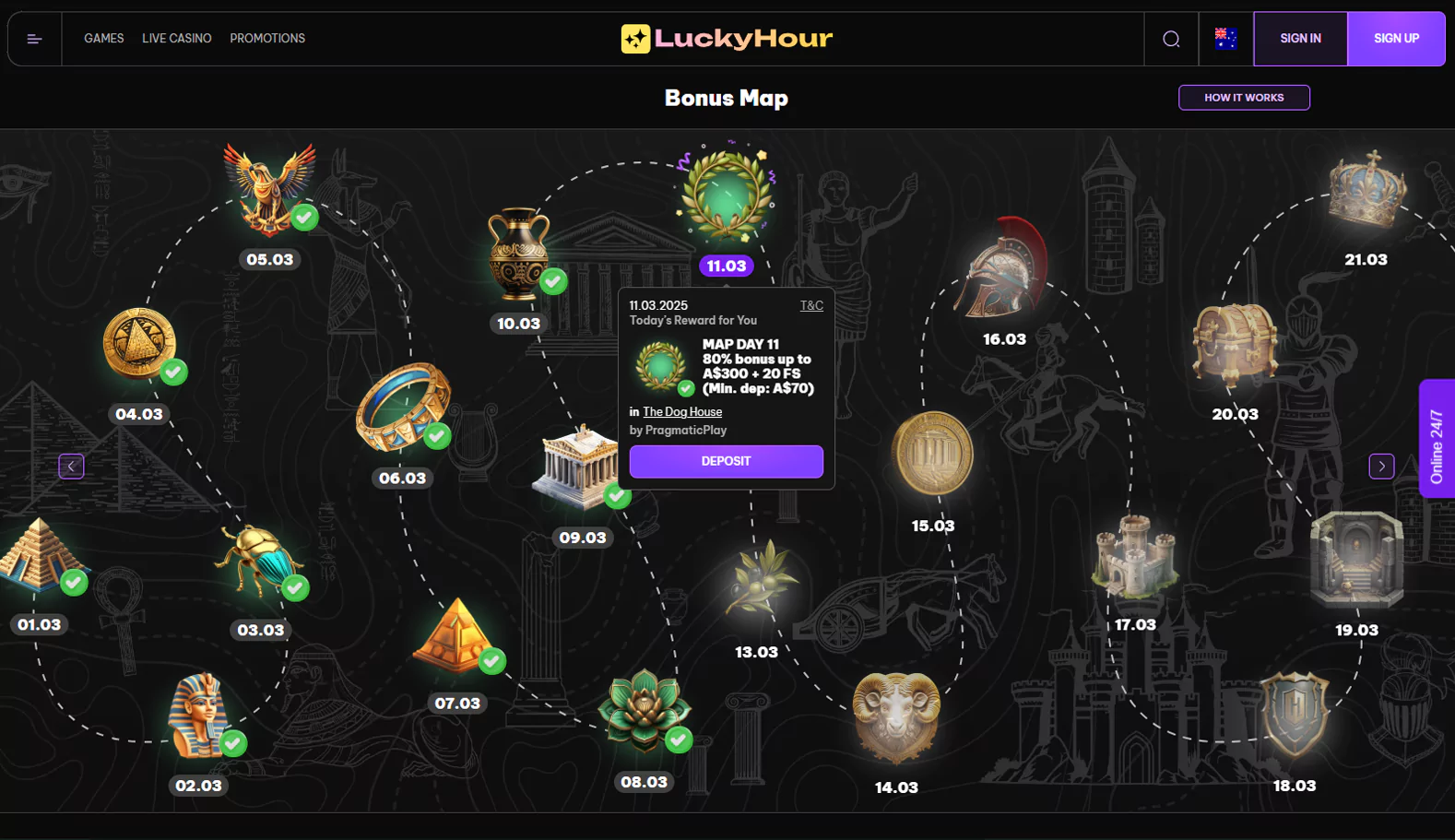Claim the reward with Deposit button
Screen dimensions: 1455x840
click(726, 461)
